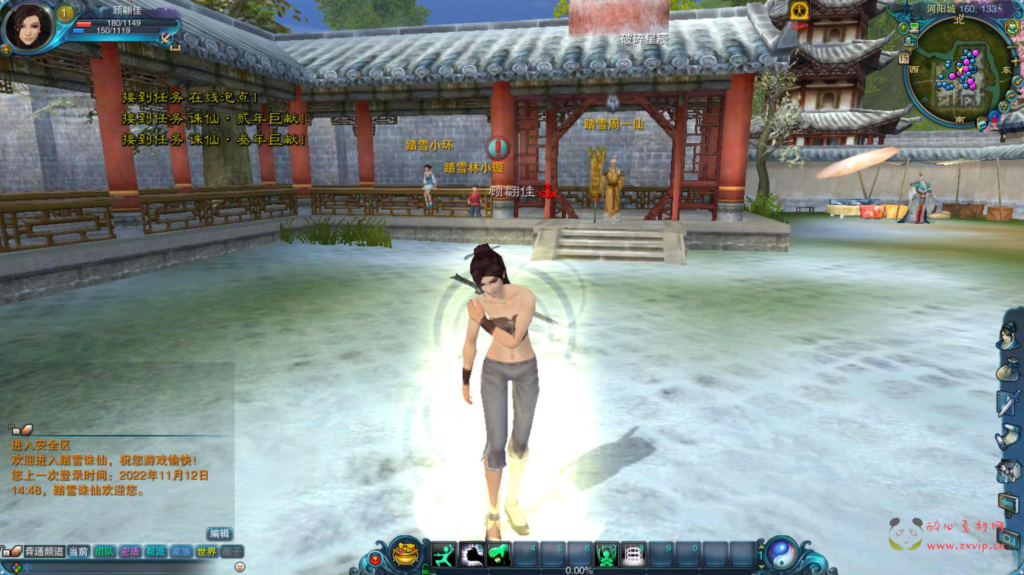Select the white cage skill slot
This screenshot has height=575, width=1024.
tap(633, 553)
